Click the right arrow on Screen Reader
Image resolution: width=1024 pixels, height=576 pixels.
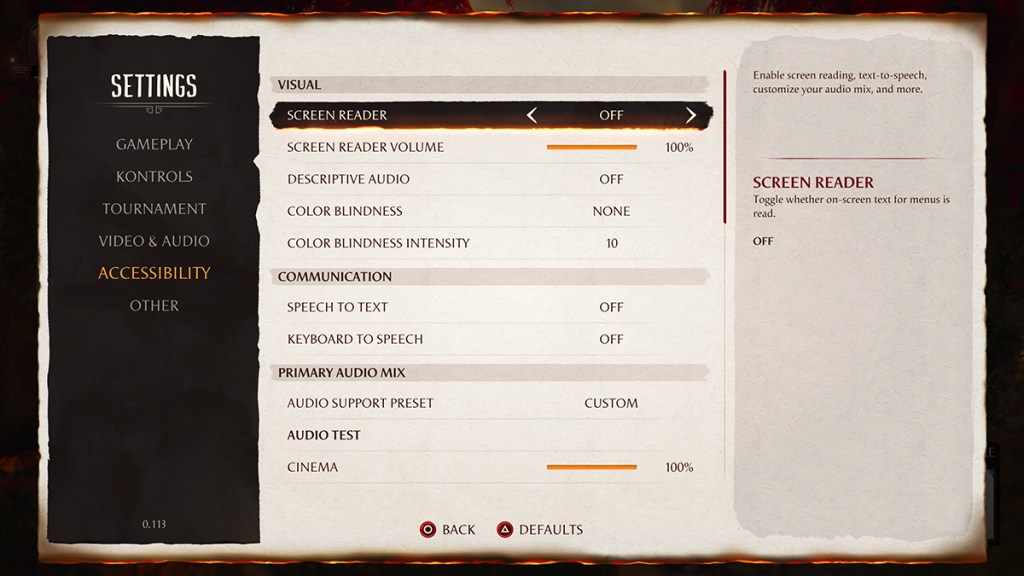pyautogui.click(x=690, y=115)
